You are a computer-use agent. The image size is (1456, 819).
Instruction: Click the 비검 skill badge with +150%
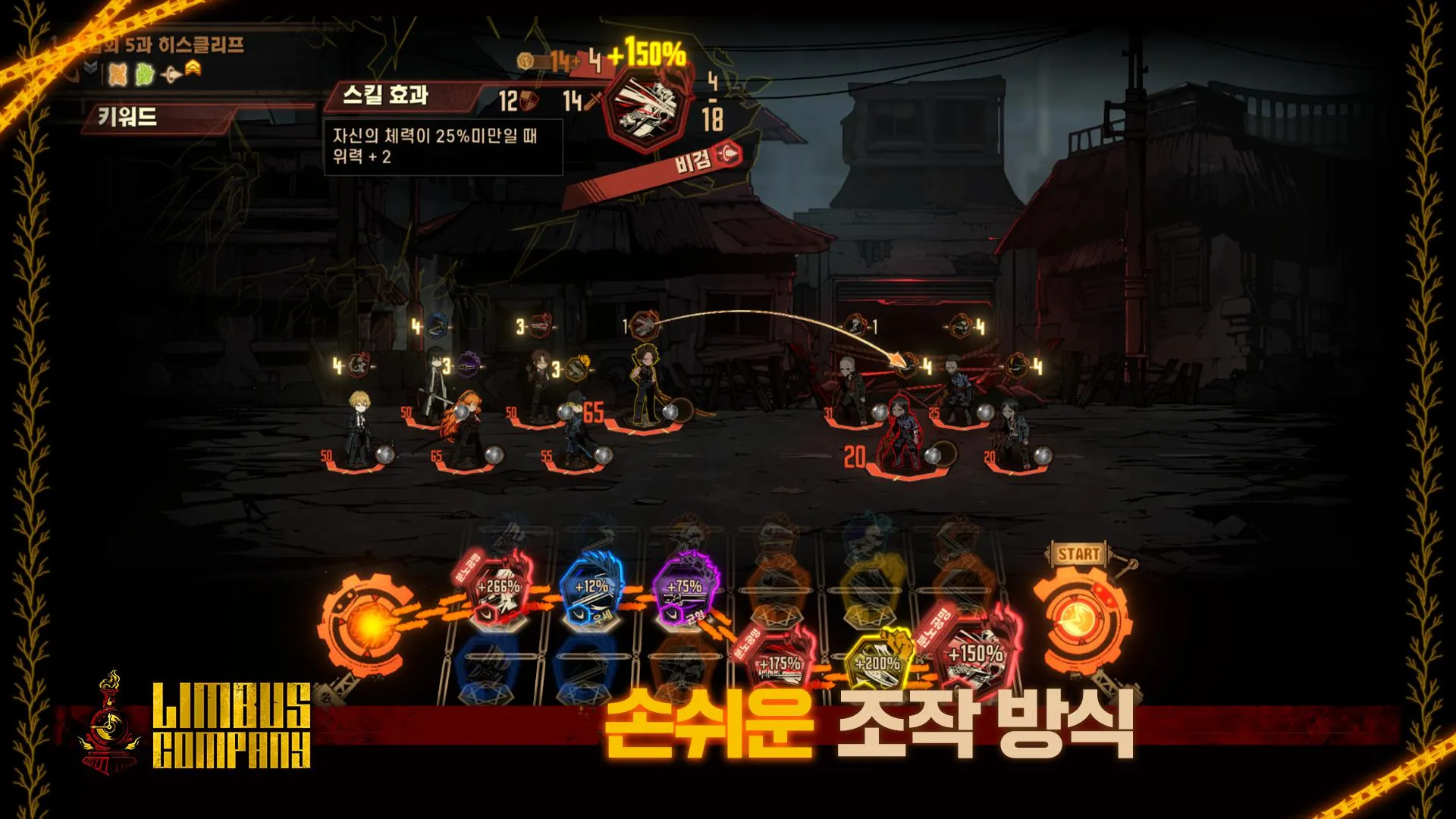[648, 114]
